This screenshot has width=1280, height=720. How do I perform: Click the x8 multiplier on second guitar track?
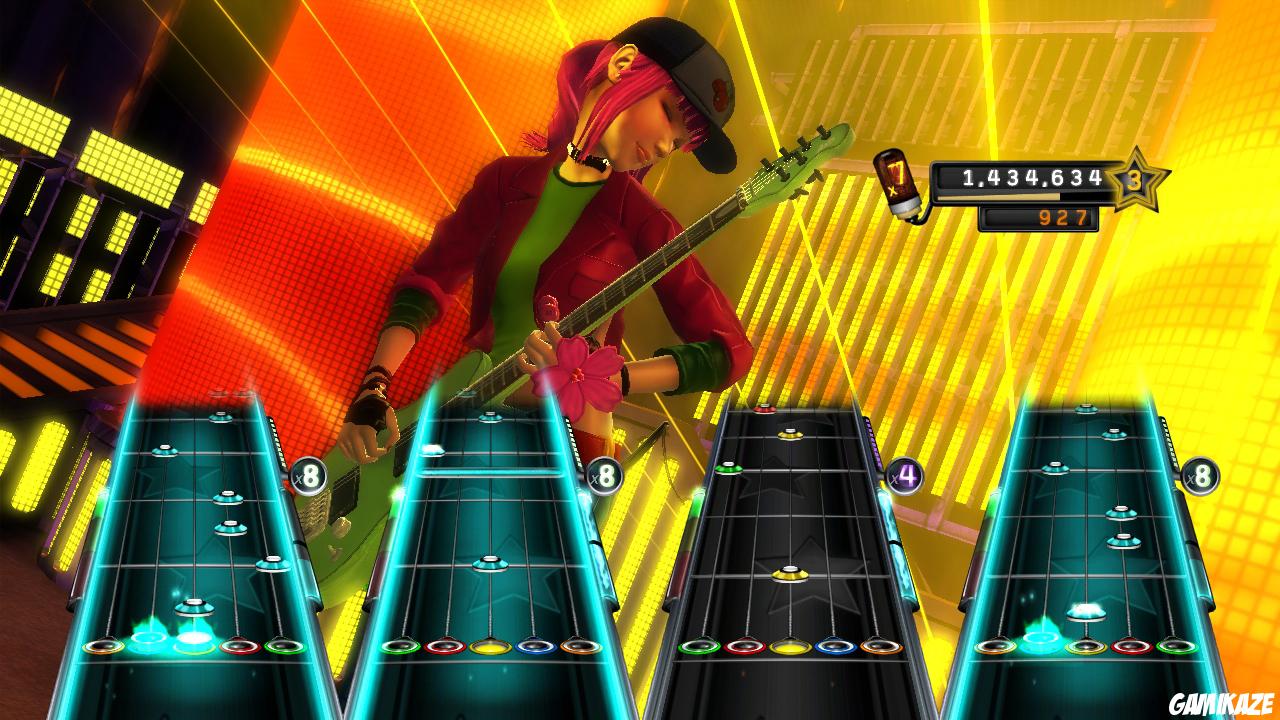603,476
